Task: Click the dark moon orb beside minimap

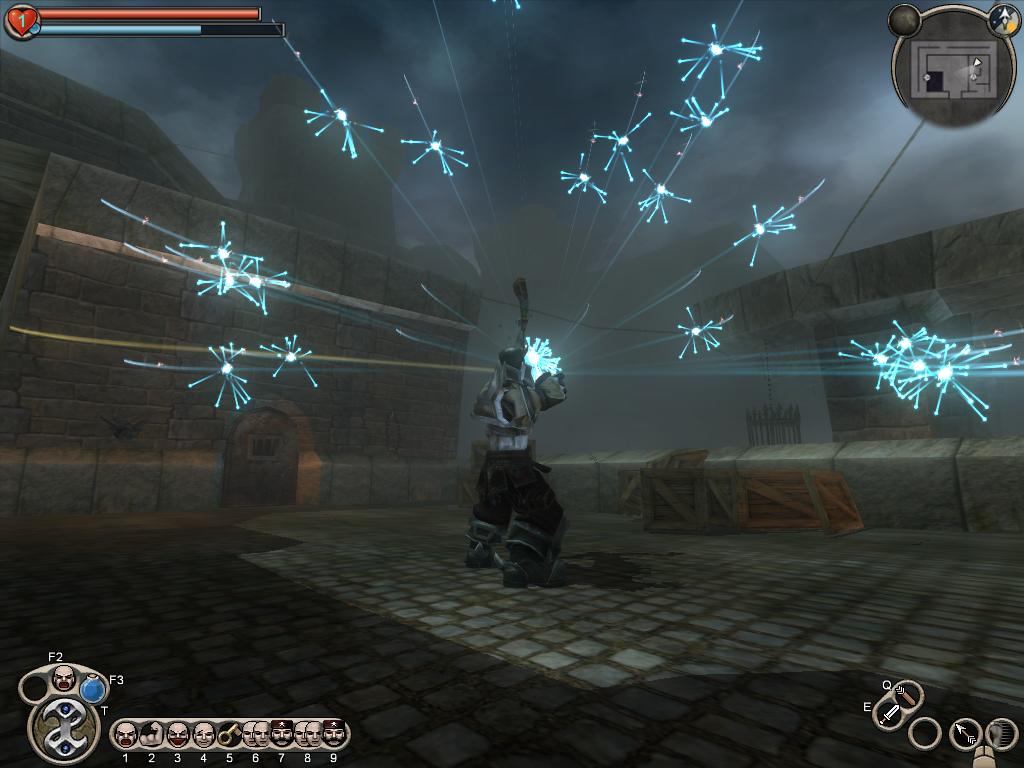Action: pyautogui.click(x=904, y=20)
